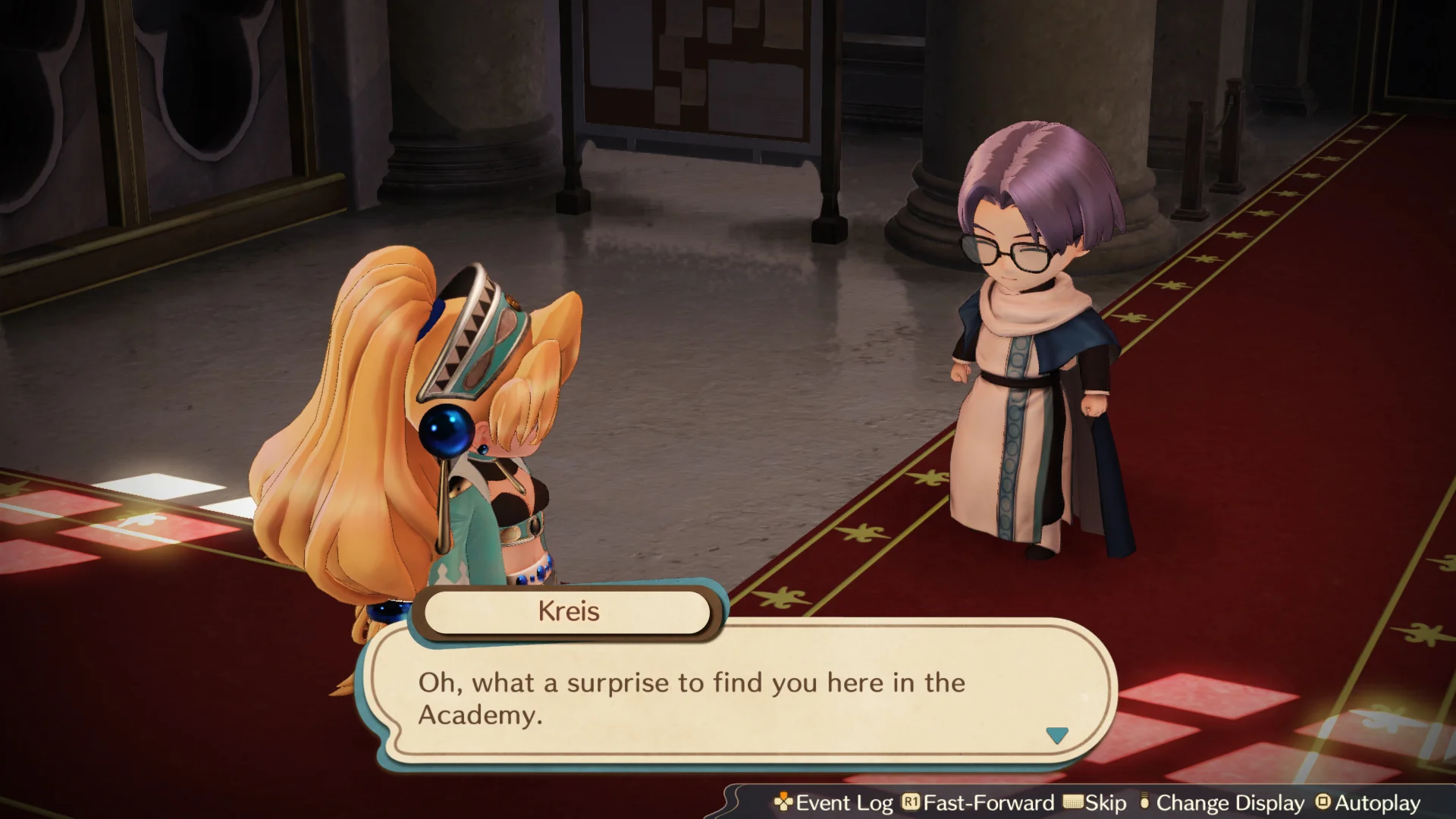This screenshot has height=819, width=1456.
Task: Turn on Autoplay for dialogue
Action: tap(1368, 803)
